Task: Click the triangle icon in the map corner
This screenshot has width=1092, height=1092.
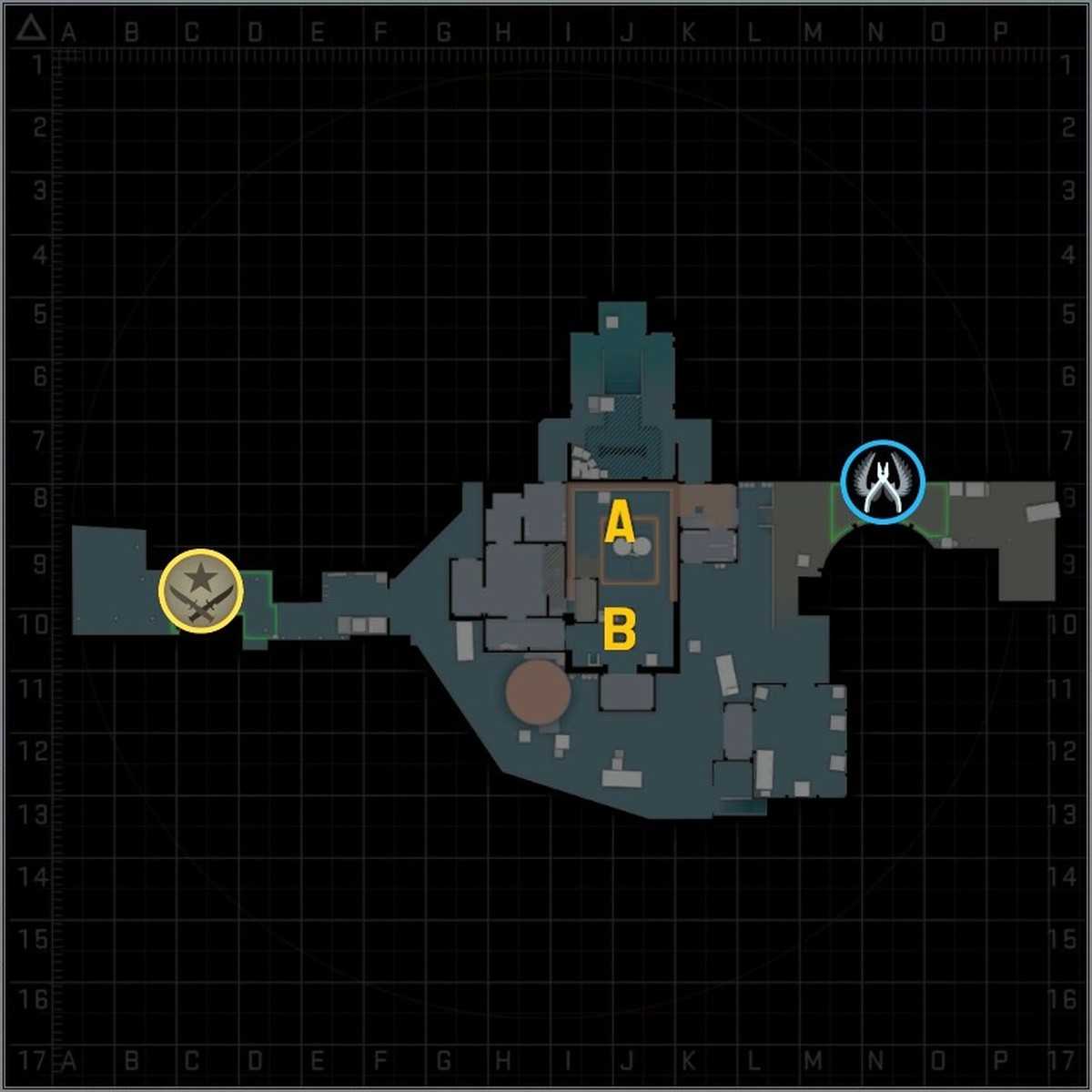Action: pyautogui.click(x=31, y=29)
